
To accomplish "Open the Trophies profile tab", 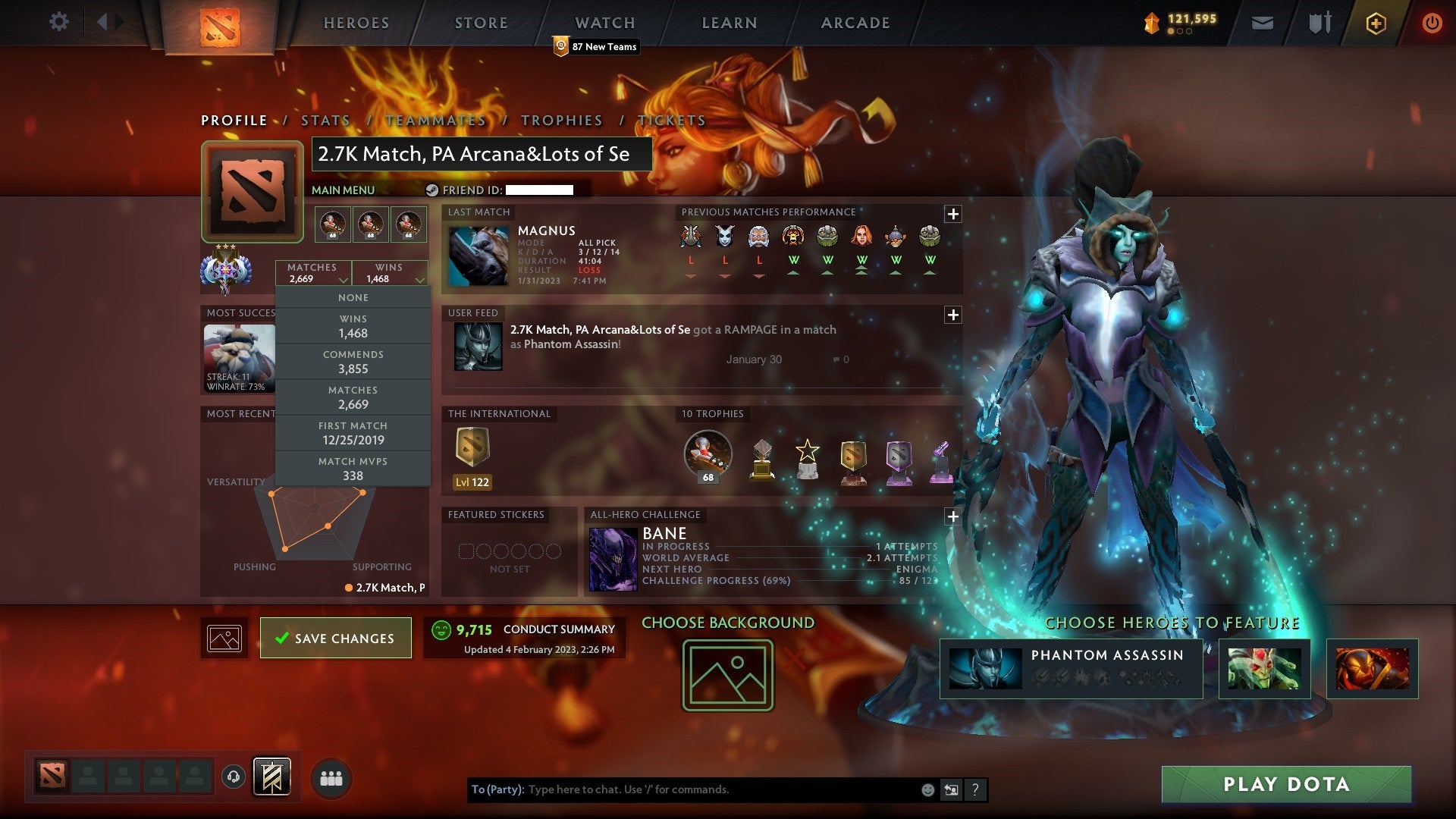I will pyautogui.click(x=561, y=121).
